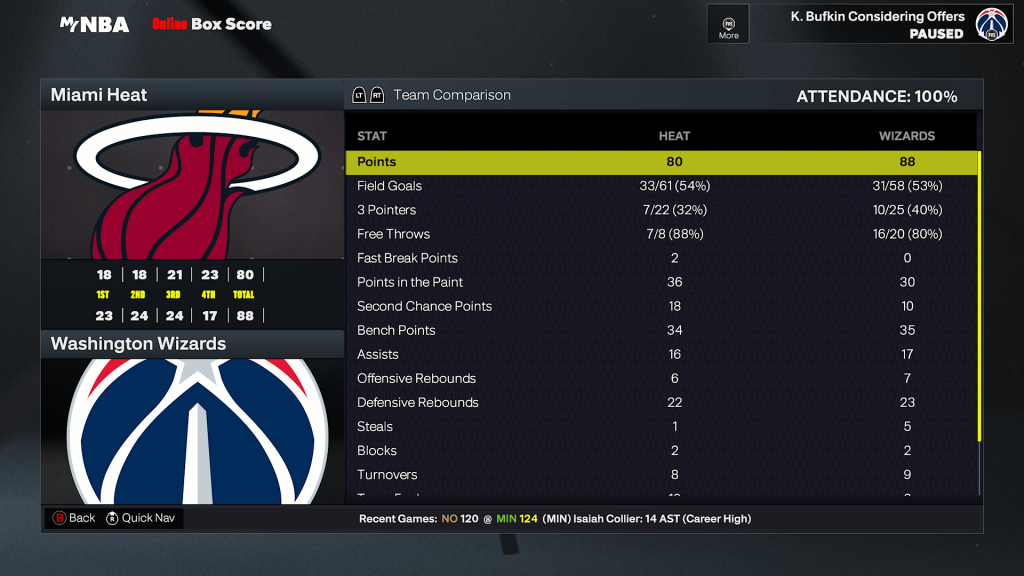1024x576 pixels.
Task: Select the Offensive Rebounds row
Action: click(661, 378)
